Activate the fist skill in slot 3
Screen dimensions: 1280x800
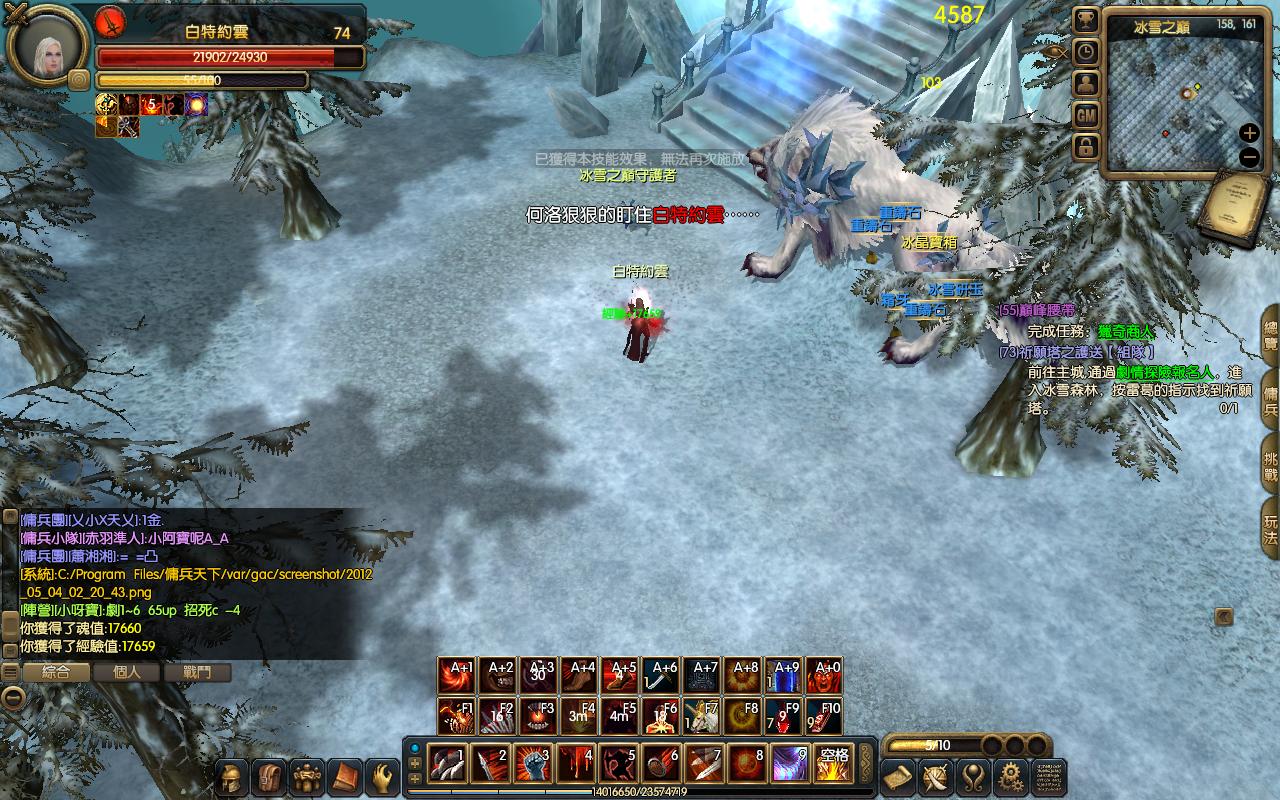pos(531,764)
